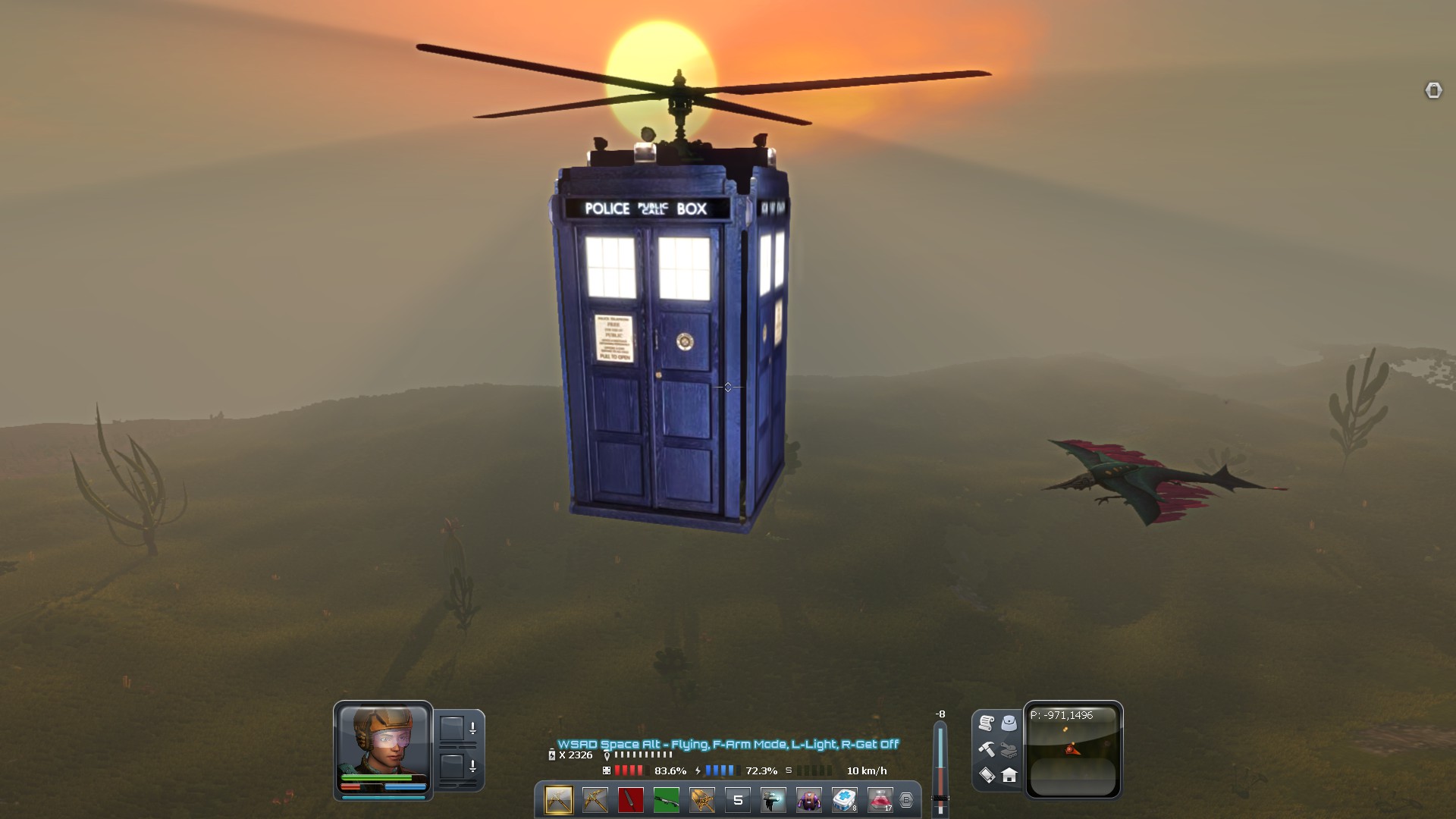This screenshot has height=819, width=1456.
Task: Open the tablet creation system icon
Action: [987, 775]
